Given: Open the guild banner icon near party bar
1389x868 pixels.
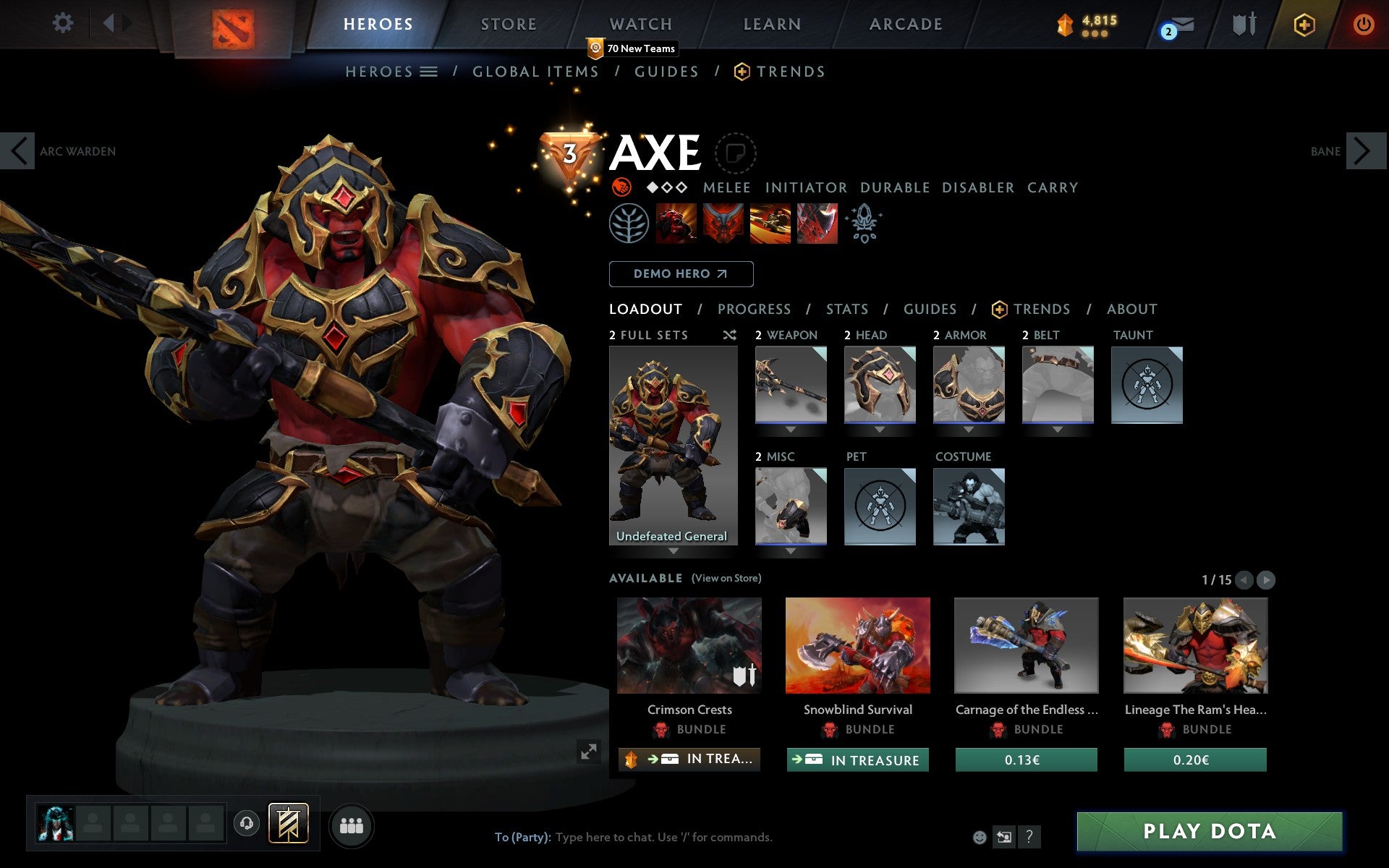Looking at the screenshot, I should (x=287, y=822).
